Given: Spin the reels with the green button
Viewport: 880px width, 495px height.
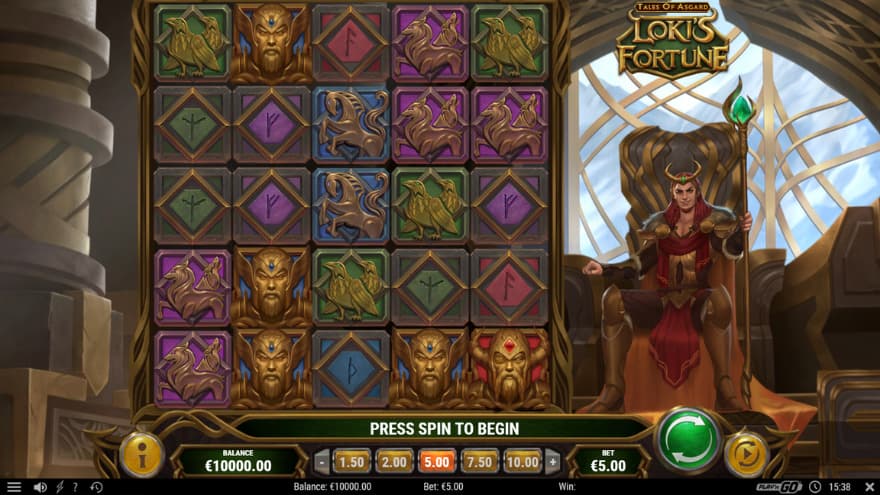Looking at the screenshot, I should 688,439.
